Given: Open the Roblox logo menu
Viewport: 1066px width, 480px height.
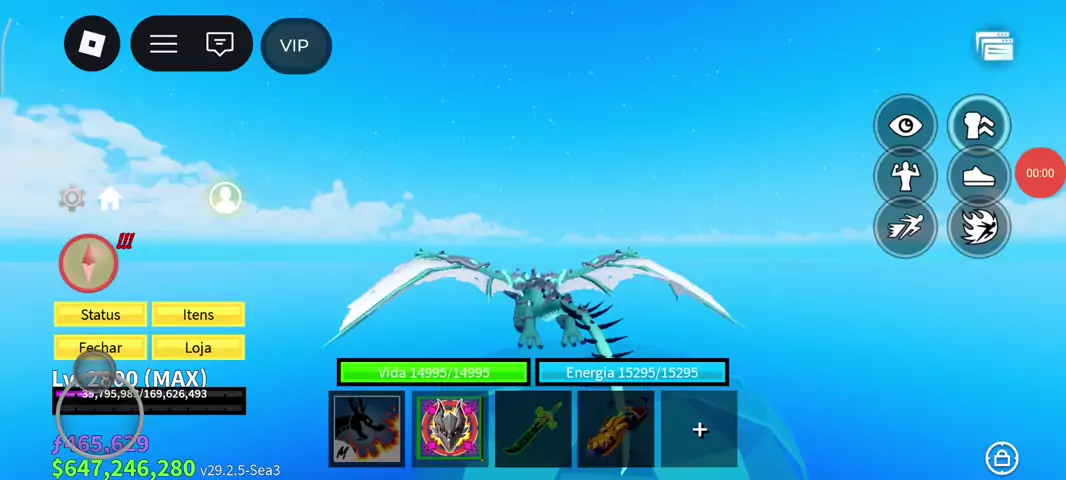Looking at the screenshot, I should [92, 44].
